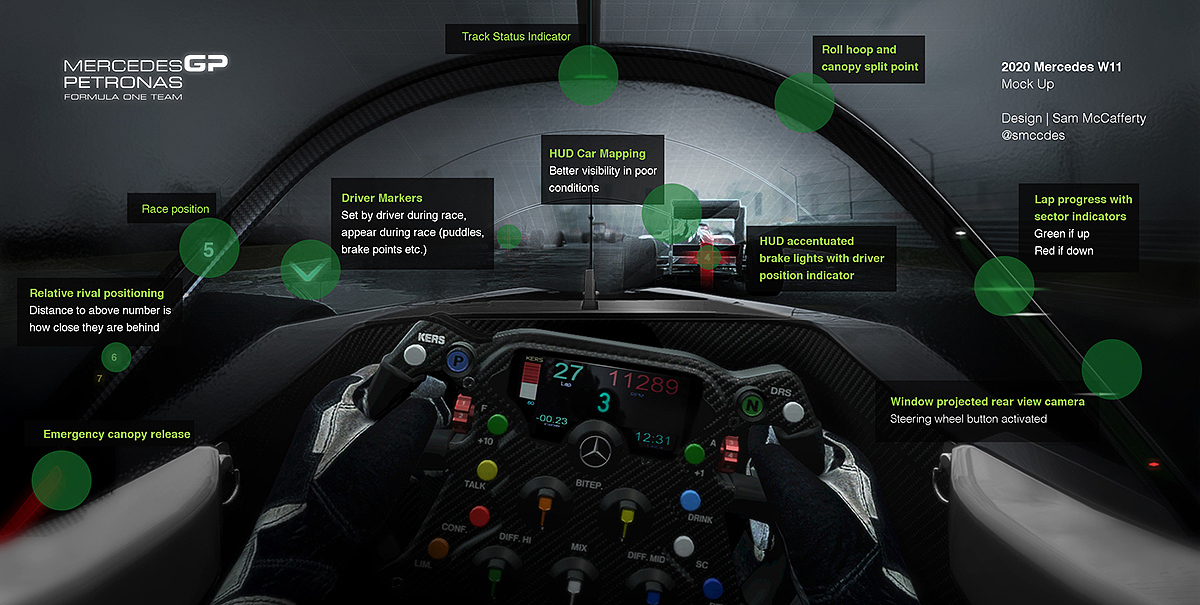
Task: Select the green chevron driver marker
Action: click(310, 270)
